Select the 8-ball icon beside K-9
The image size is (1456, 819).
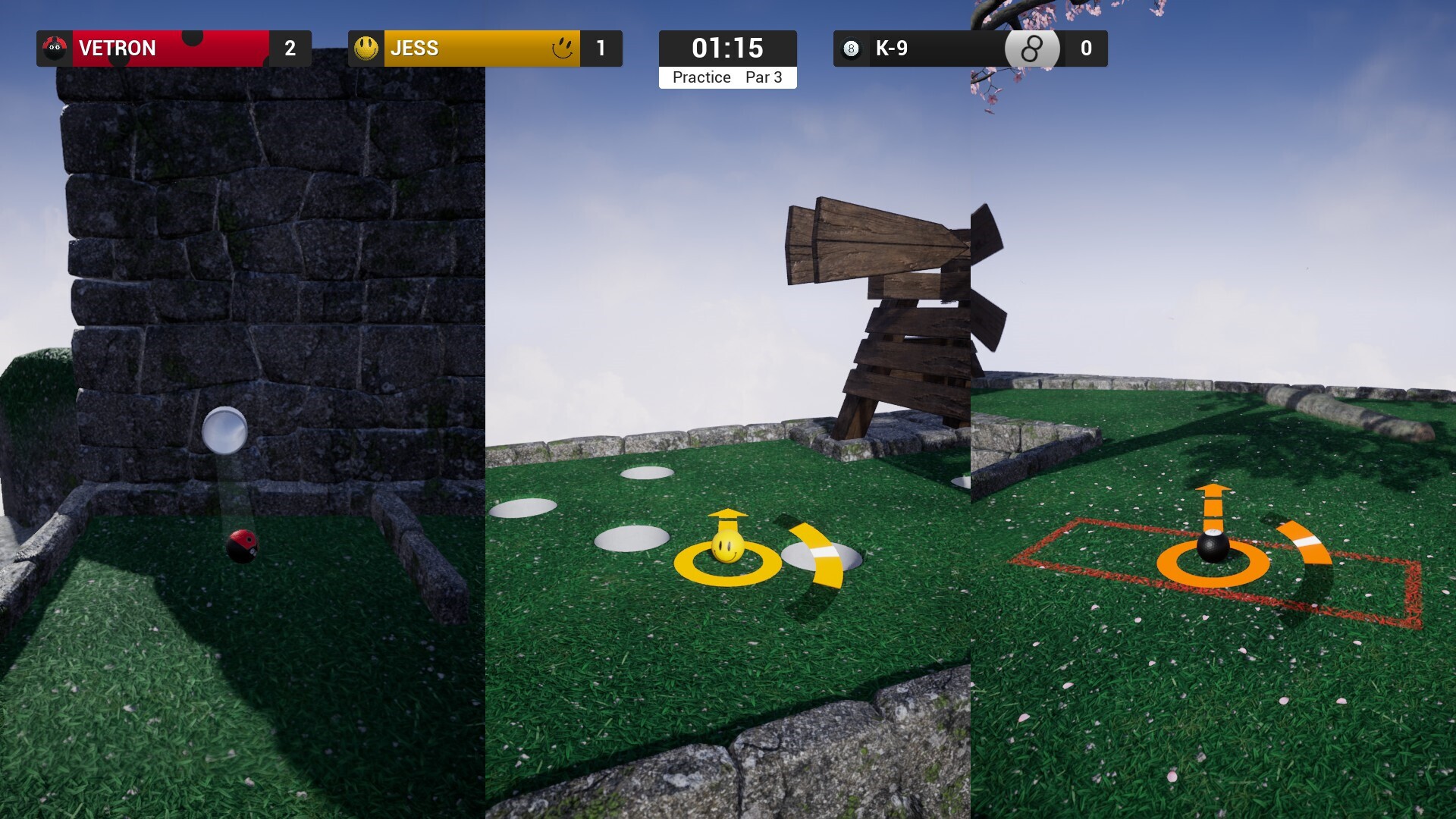pyautogui.click(x=851, y=48)
